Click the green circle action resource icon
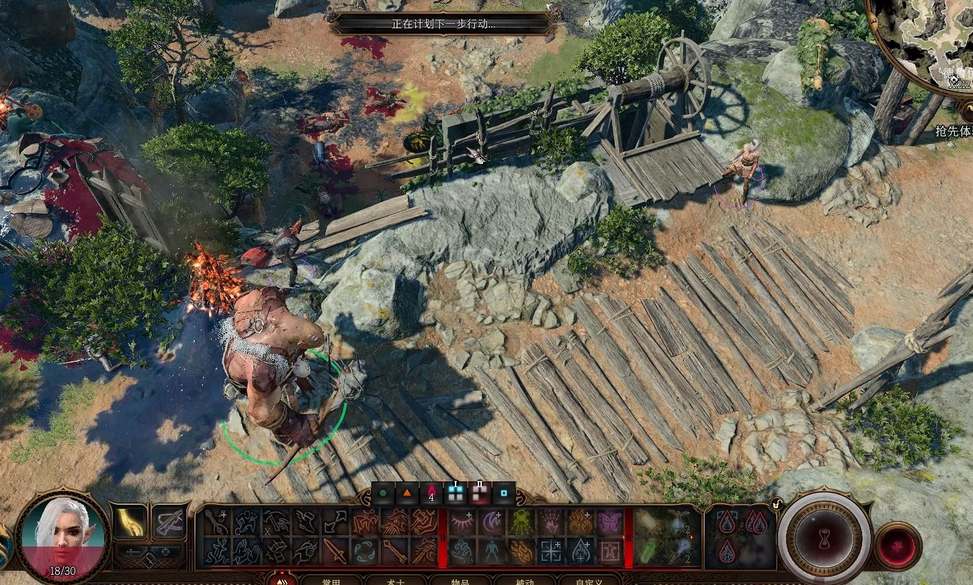 tap(383, 493)
